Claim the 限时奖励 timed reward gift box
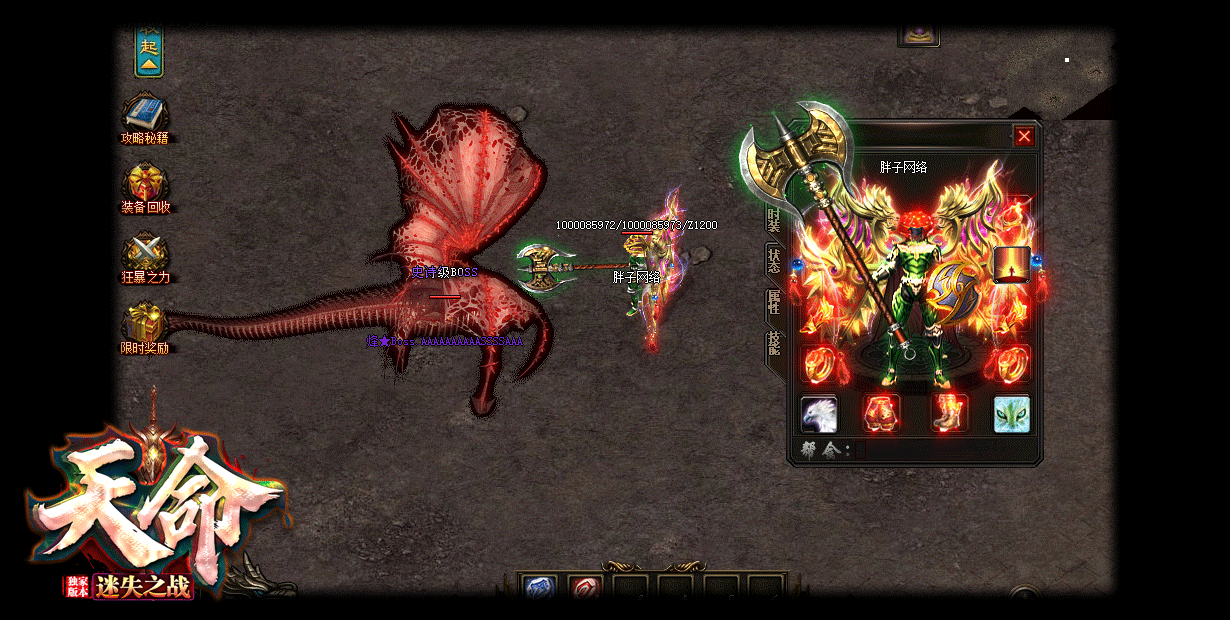This screenshot has height=620, width=1230. [x=145, y=322]
